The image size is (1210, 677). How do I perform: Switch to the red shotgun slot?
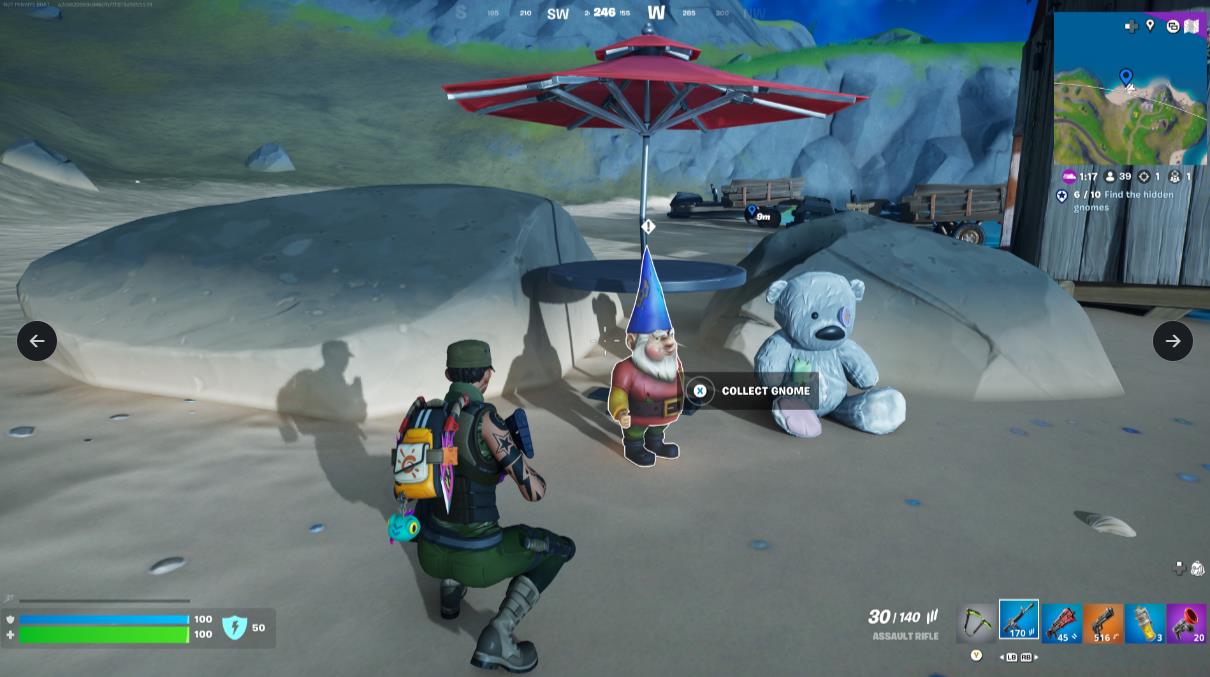(1060, 623)
